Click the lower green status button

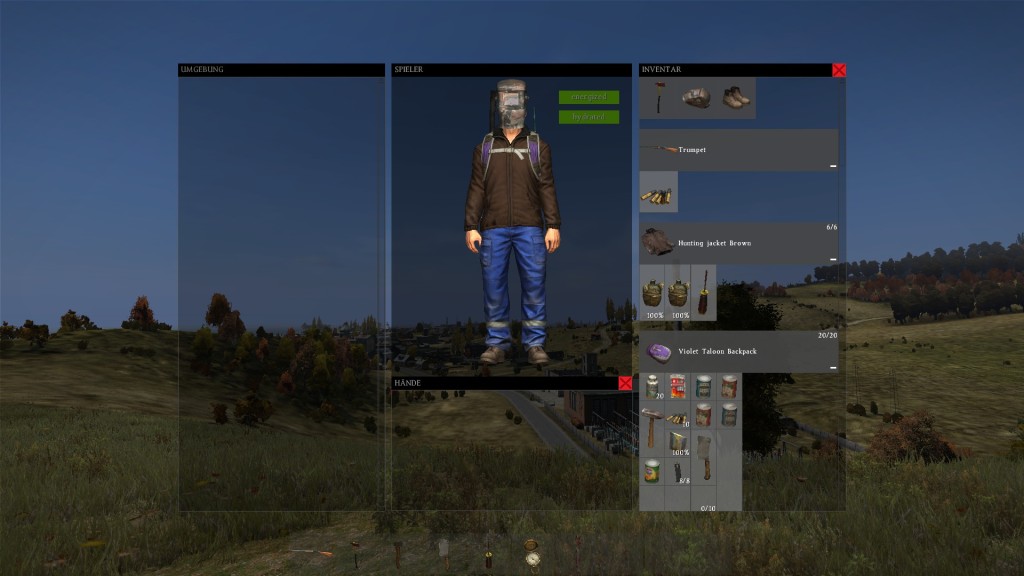pyautogui.click(x=589, y=117)
